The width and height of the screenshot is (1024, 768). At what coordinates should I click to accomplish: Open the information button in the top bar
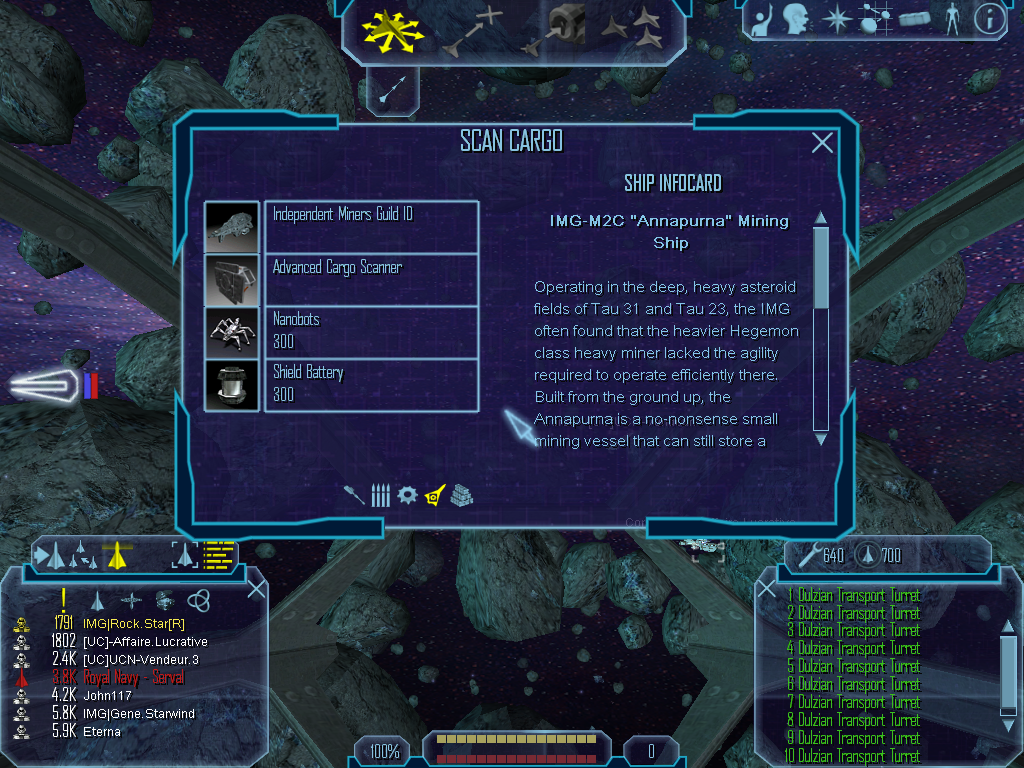[989, 19]
